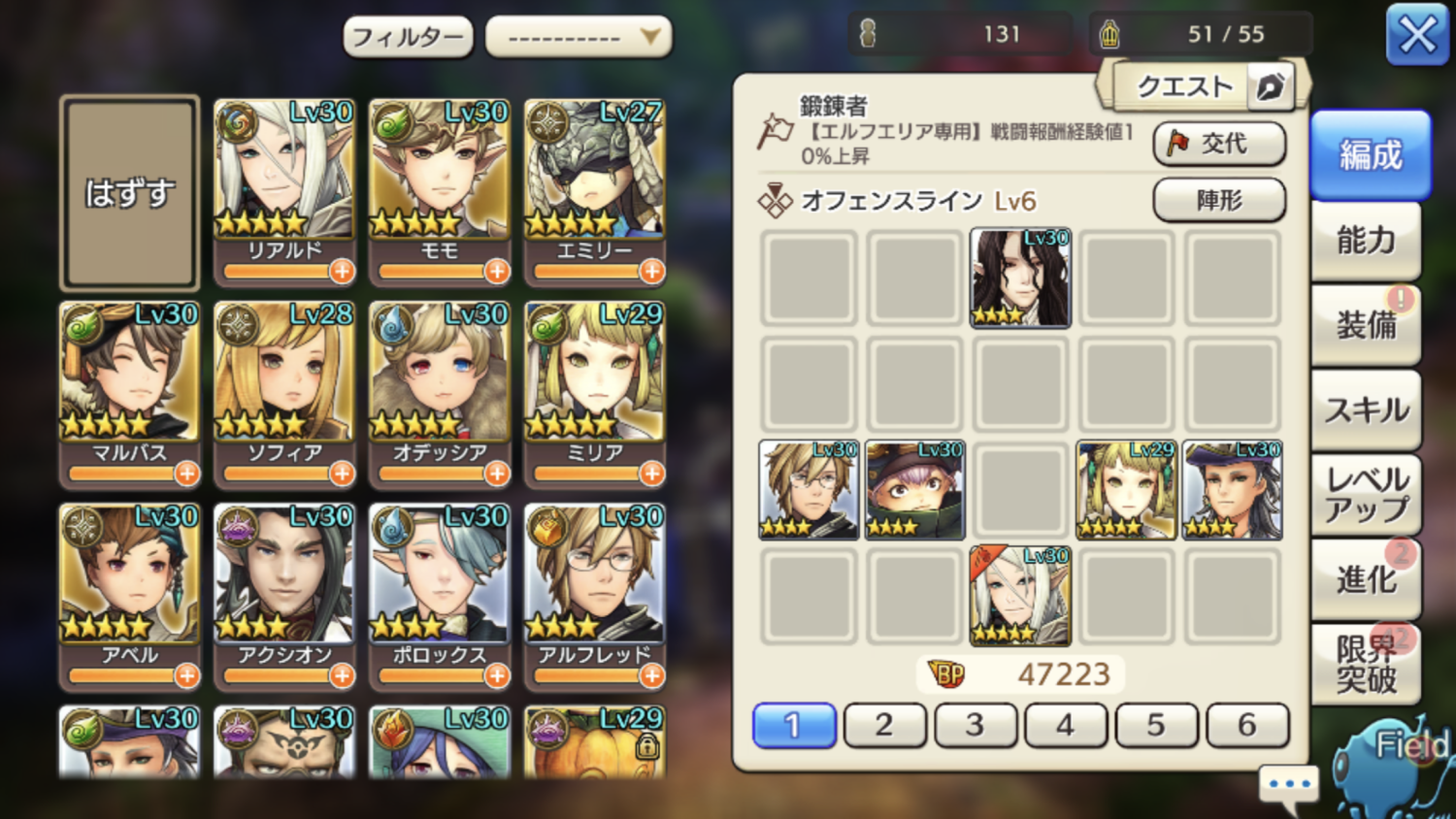The image size is (1456, 819).
Task: Open the sort dropdown next to フィルター
Action: tap(578, 35)
